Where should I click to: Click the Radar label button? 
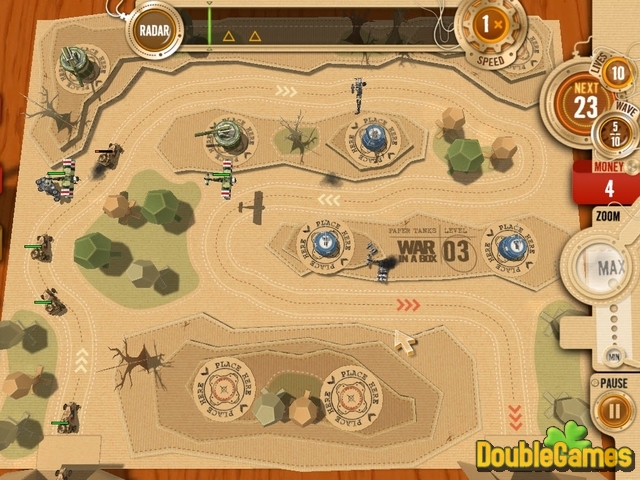153,28
